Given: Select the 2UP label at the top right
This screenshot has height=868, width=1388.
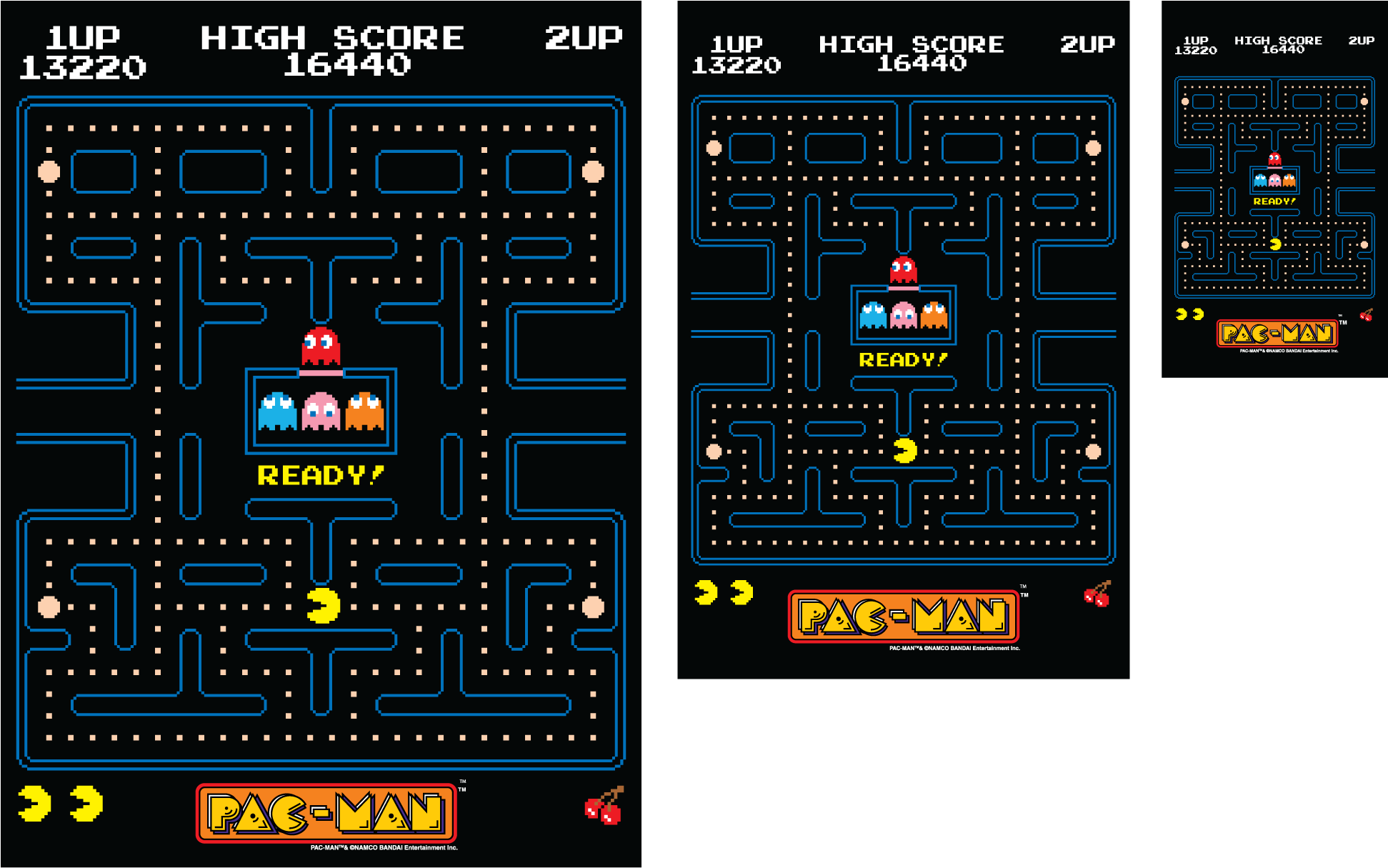Looking at the screenshot, I should click(x=584, y=37).
